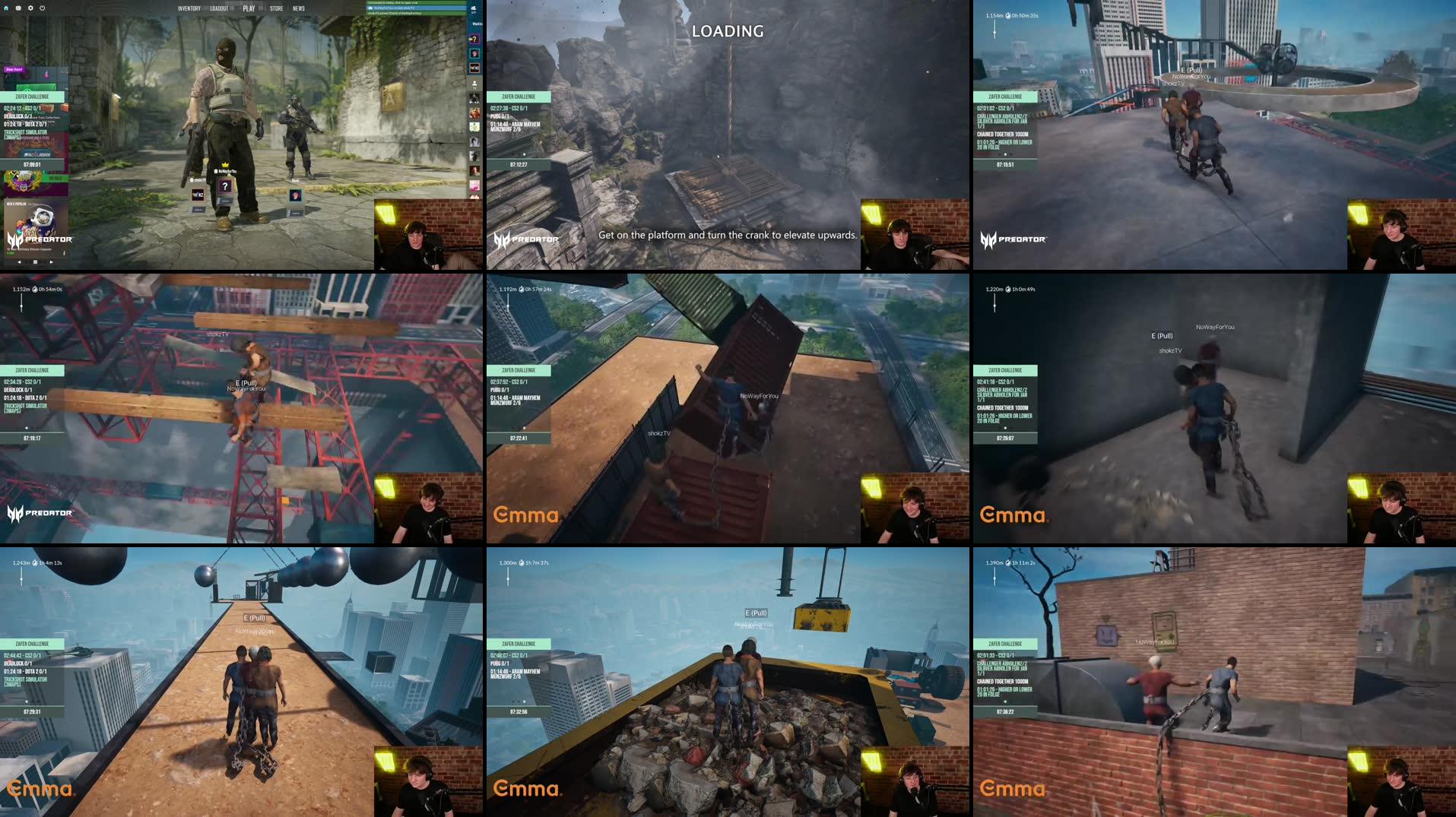1456x817 pixels.
Task: Advance the featured store carousel with the right arrow
Action: point(51,261)
